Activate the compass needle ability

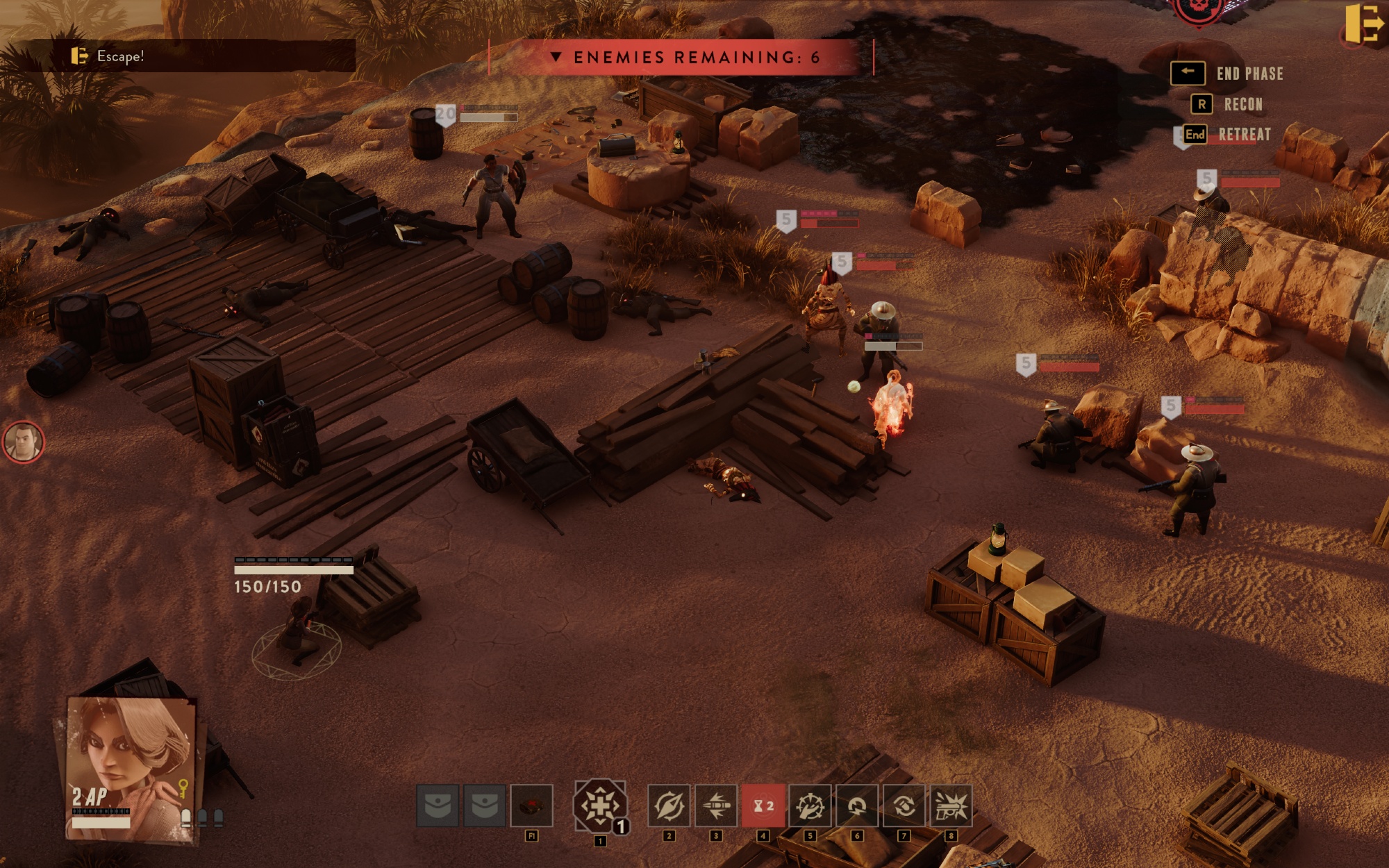(668, 806)
